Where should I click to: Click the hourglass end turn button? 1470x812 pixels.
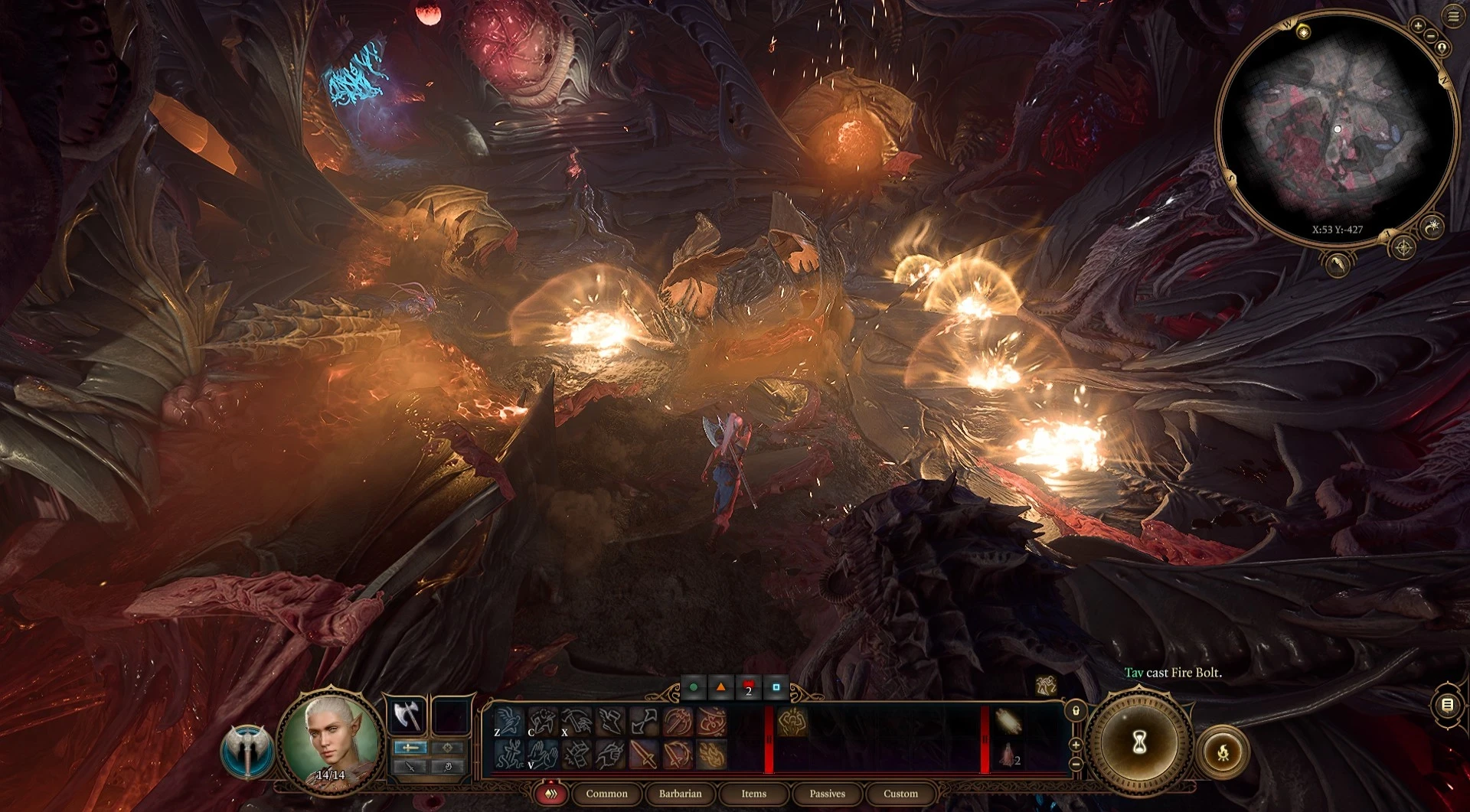click(1139, 742)
